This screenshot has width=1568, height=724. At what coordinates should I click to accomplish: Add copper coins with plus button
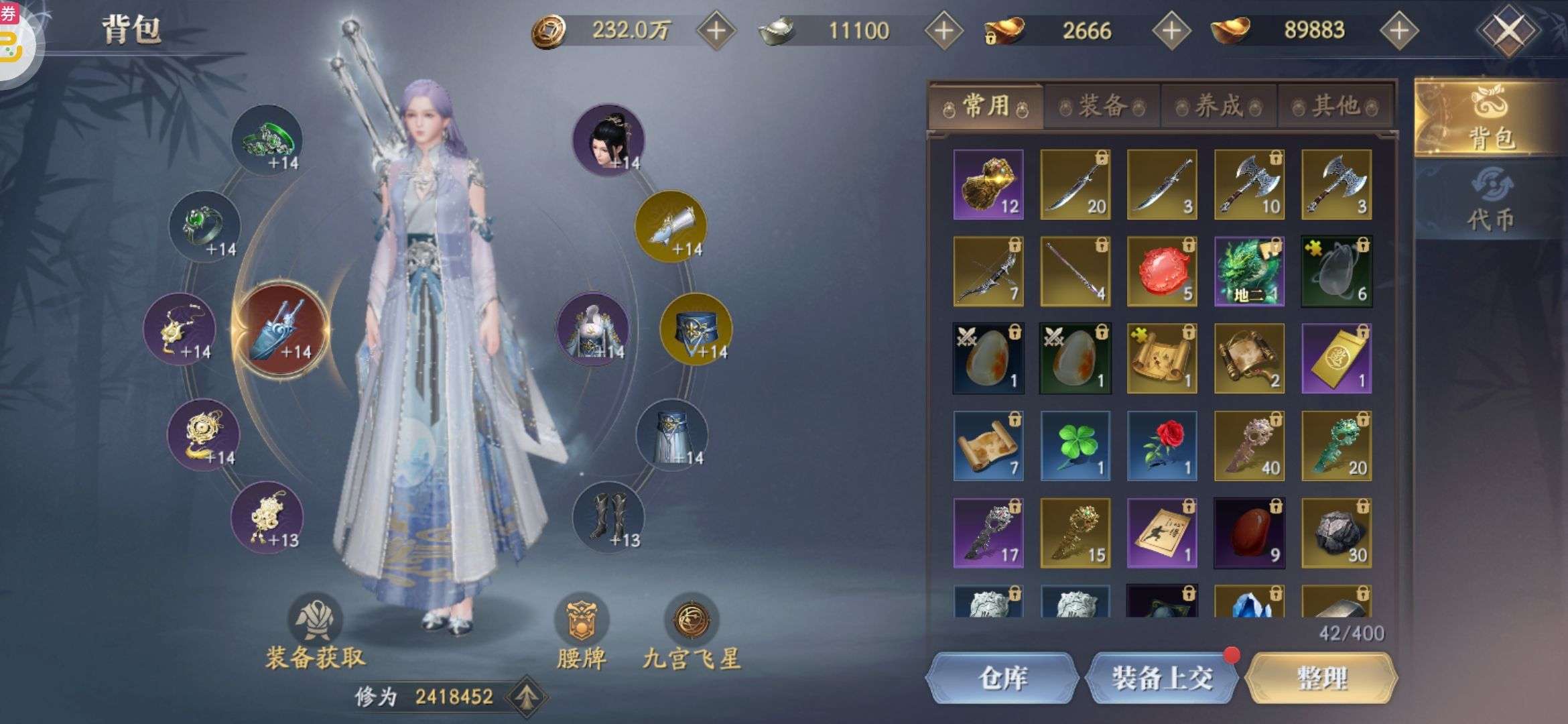(x=716, y=31)
